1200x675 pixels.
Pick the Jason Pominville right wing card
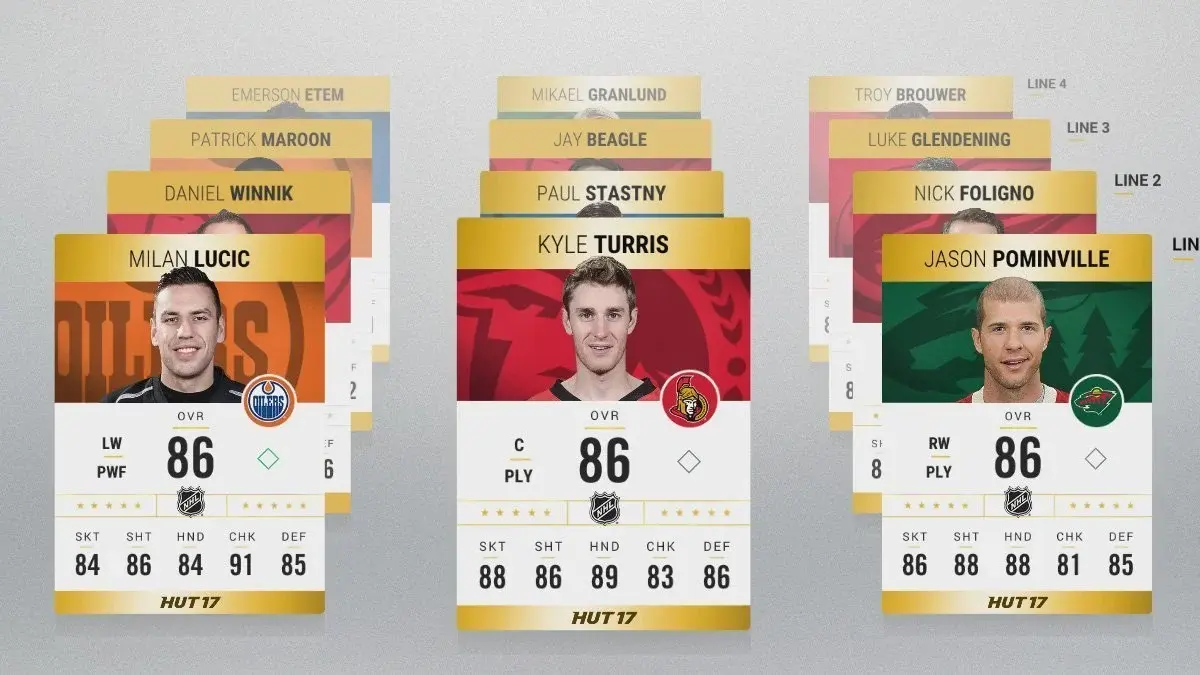coord(1016,420)
